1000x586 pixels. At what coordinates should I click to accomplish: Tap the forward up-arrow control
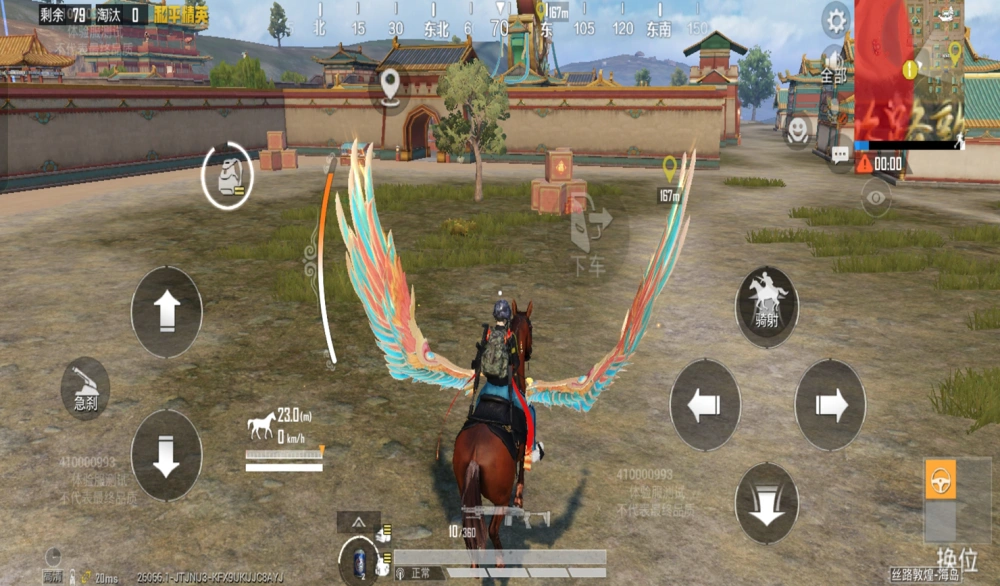pos(166,311)
